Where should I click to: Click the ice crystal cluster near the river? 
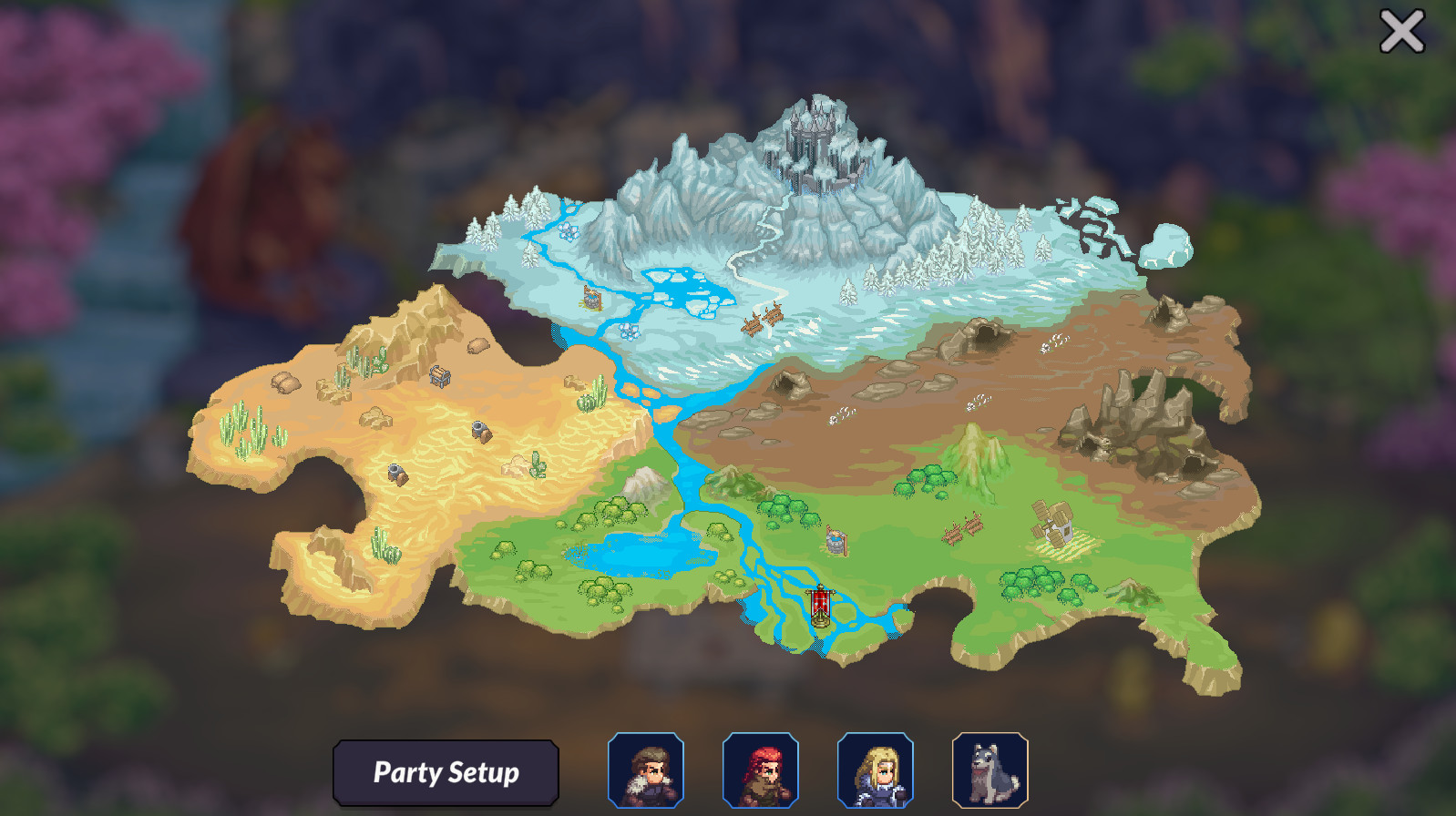(629, 331)
